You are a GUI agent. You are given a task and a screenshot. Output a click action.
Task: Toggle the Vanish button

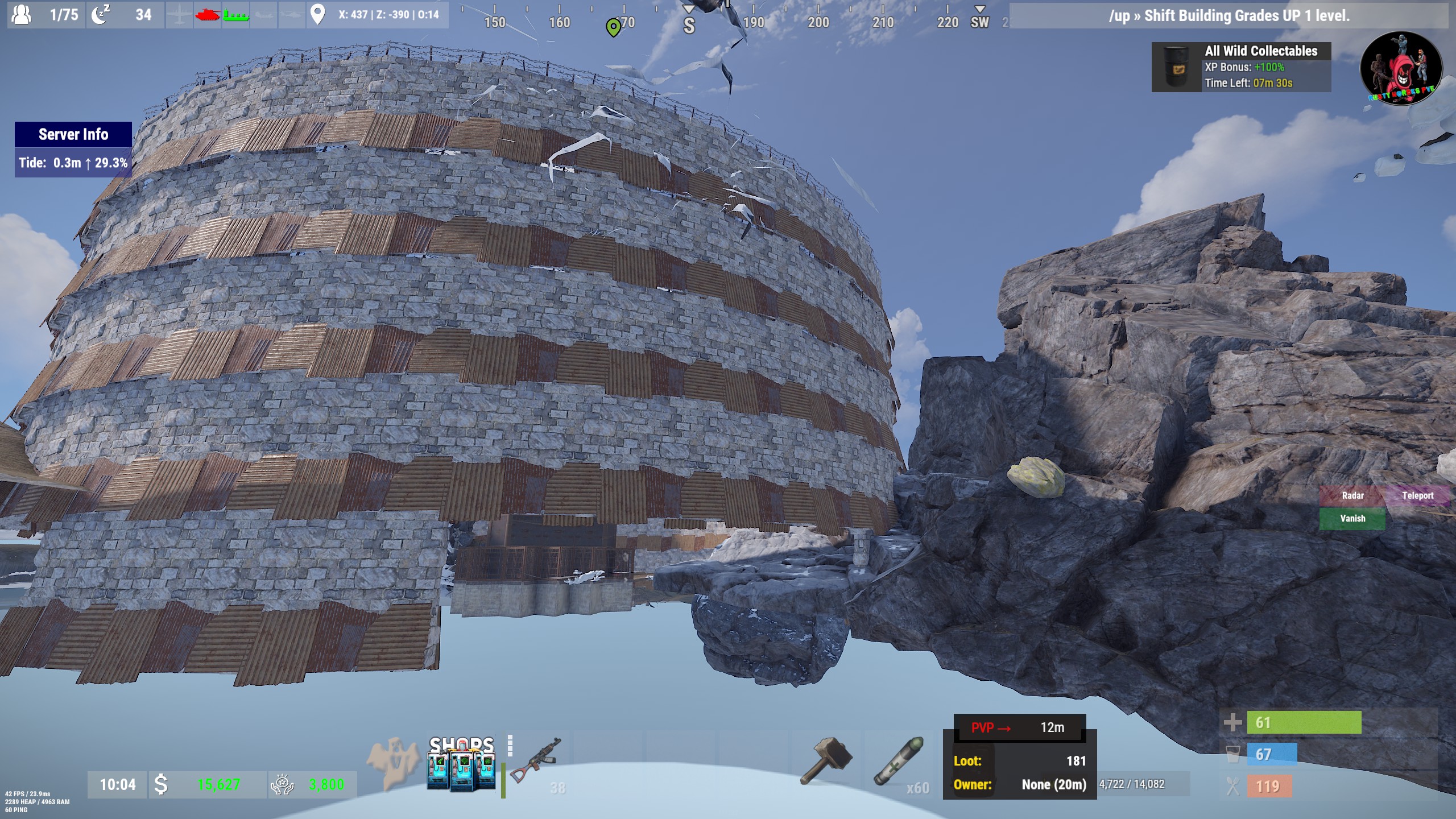pyautogui.click(x=1352, y=518)
